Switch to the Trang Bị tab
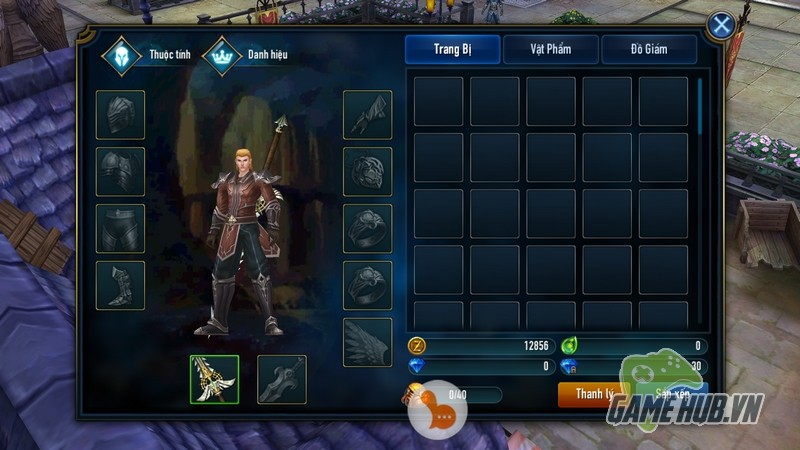The image size is (800, 450). pyautogui.click(x=452, y=50)
